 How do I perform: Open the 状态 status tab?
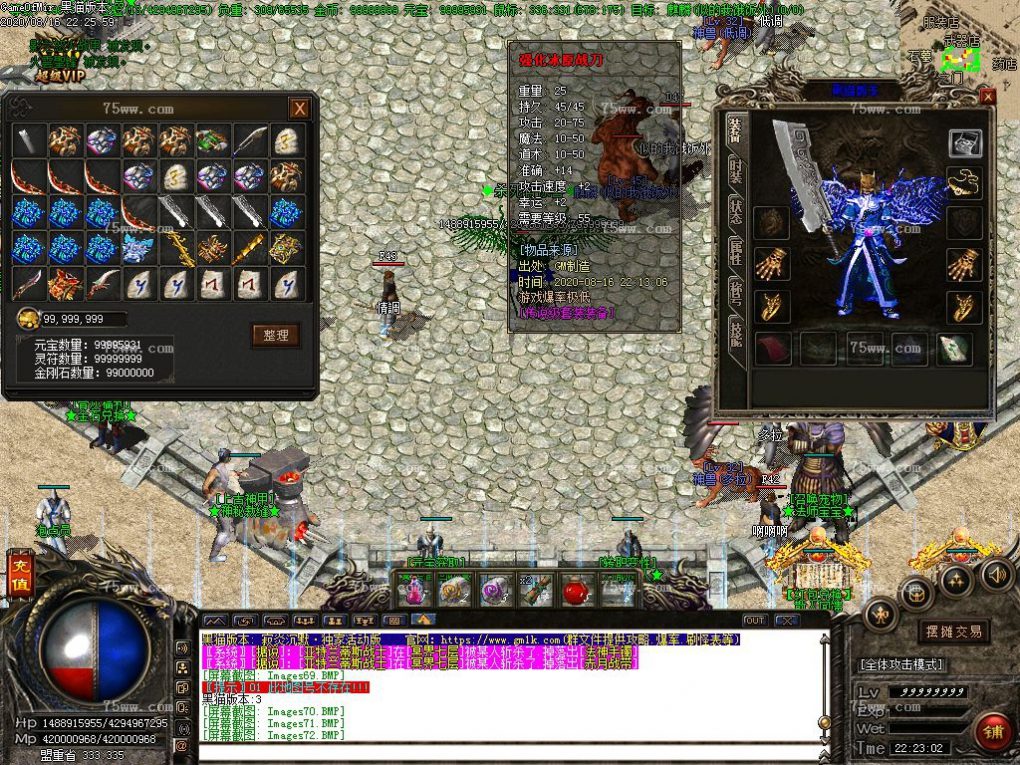point(735,213)
